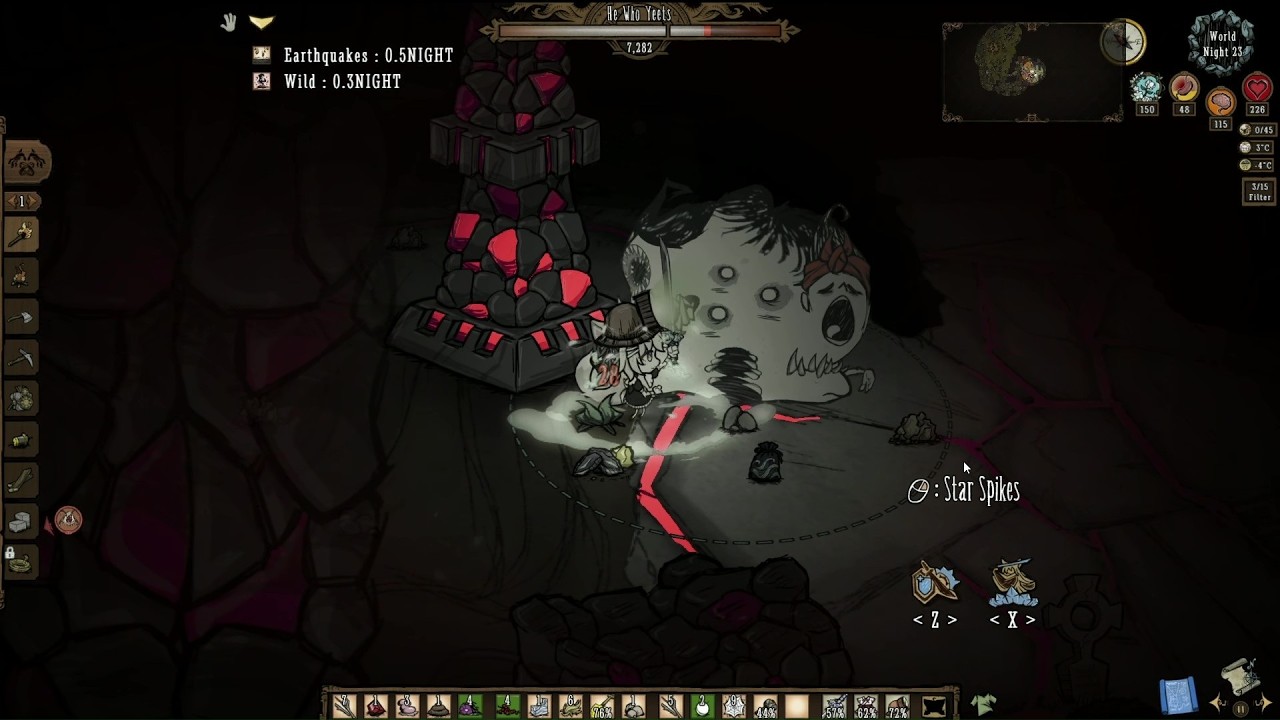Click the compass on the minimap
The image size is (1280, 720).
(1123, 41)
